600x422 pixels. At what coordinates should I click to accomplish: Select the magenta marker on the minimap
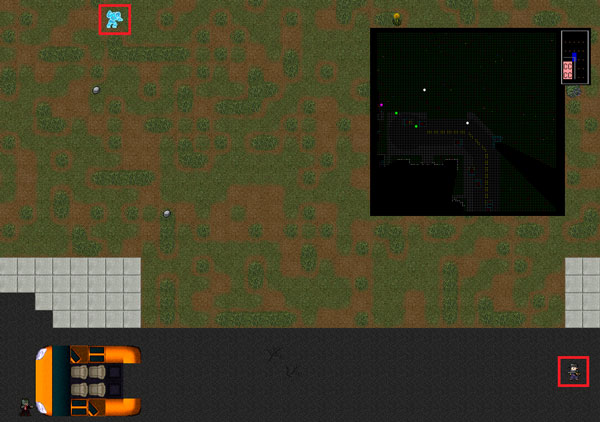381,104
